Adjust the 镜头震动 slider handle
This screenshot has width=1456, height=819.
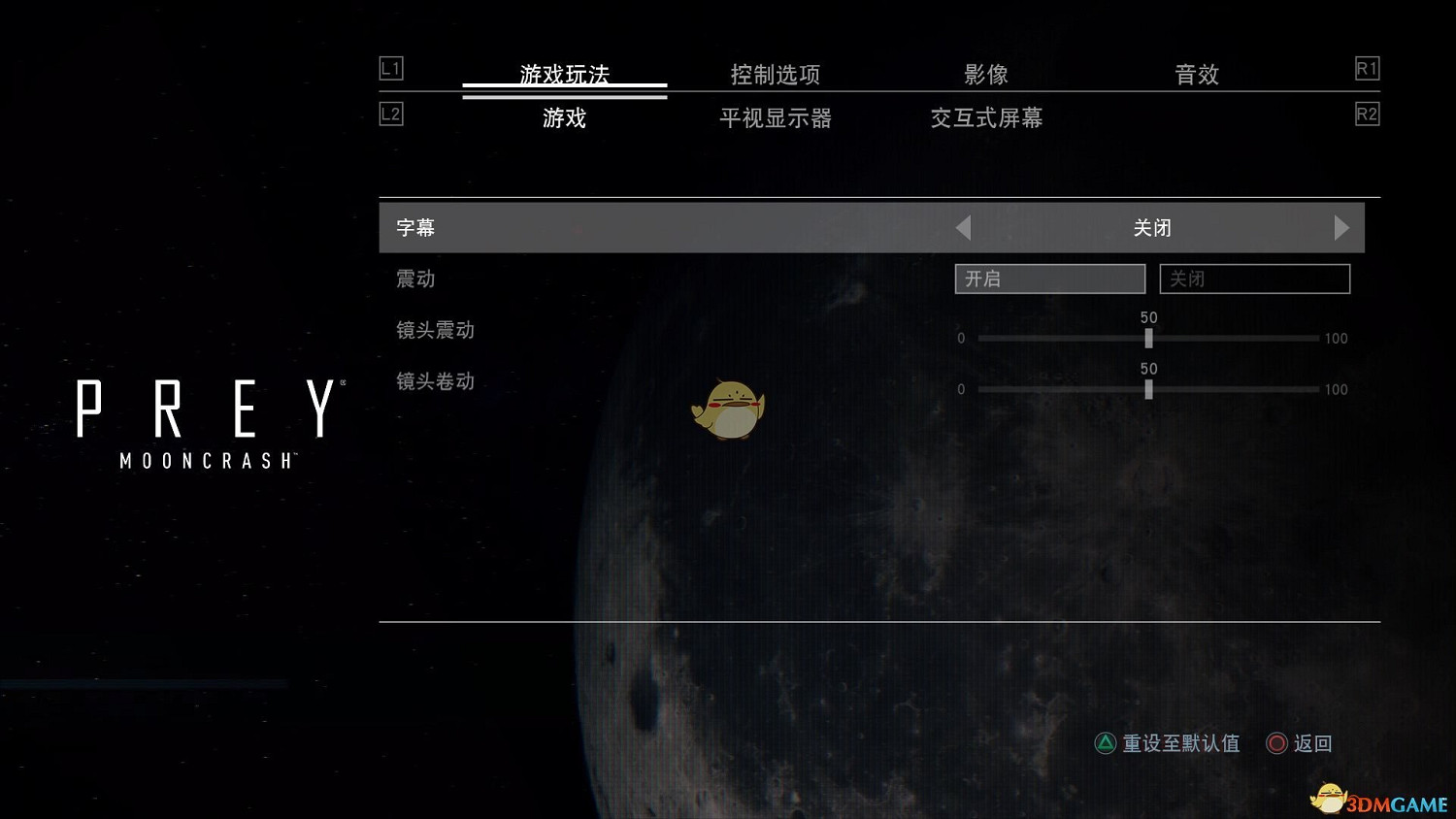click(1148, 339)
